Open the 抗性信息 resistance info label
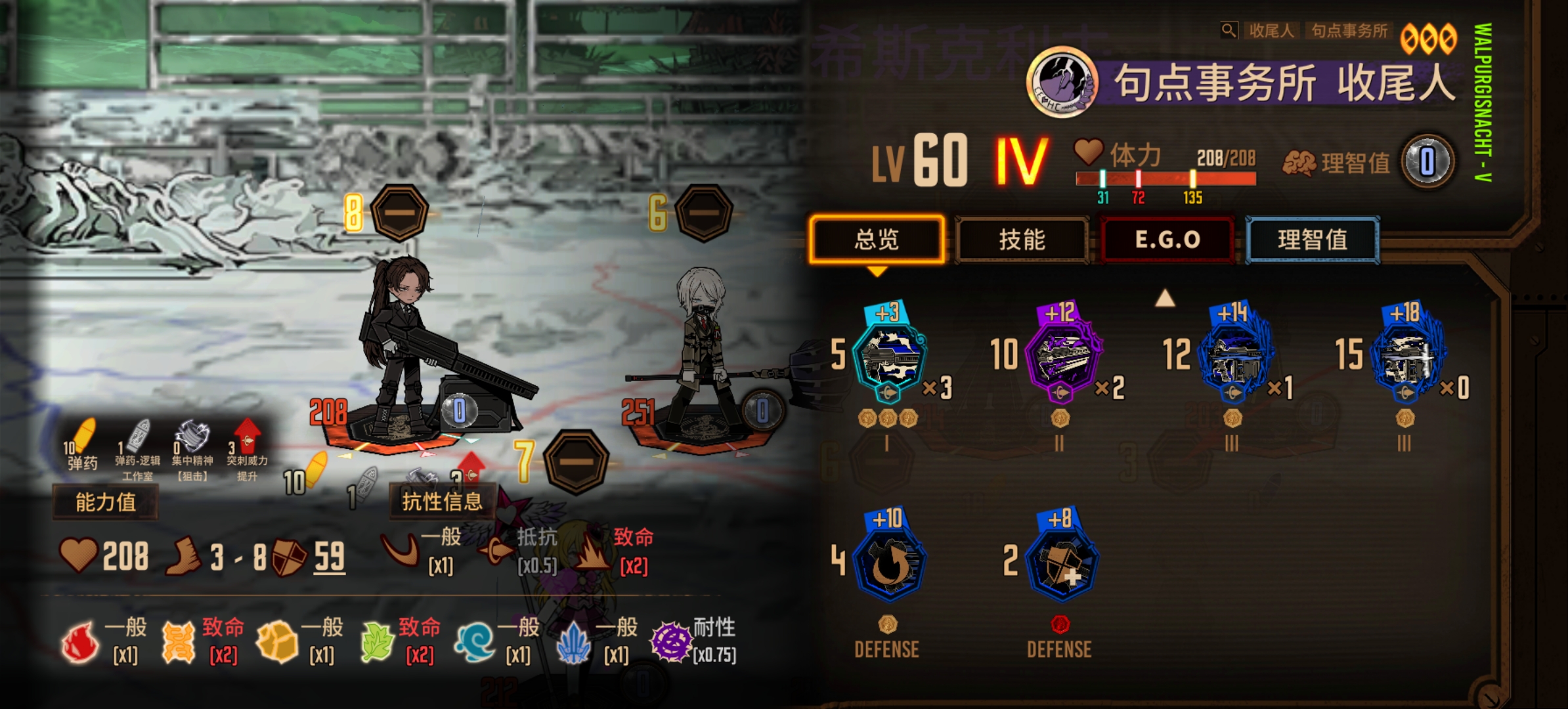The width and height of the screenshot is (1568, 709). pos(442,502)
